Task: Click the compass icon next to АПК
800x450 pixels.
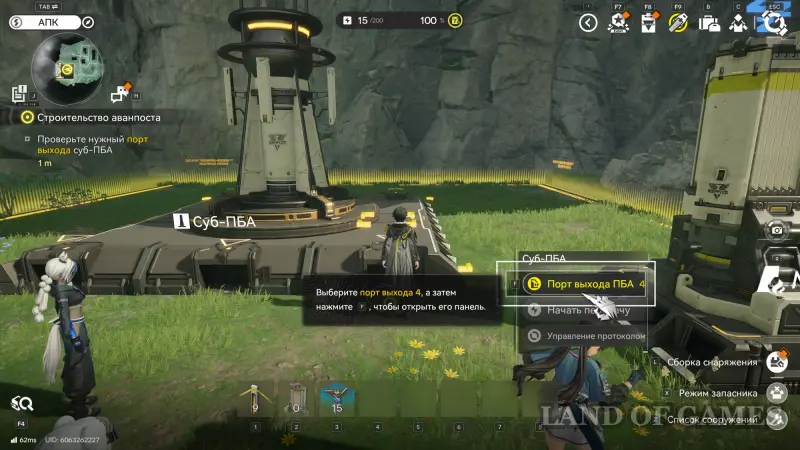Action: pyautogui.click(x=89, y=21)
